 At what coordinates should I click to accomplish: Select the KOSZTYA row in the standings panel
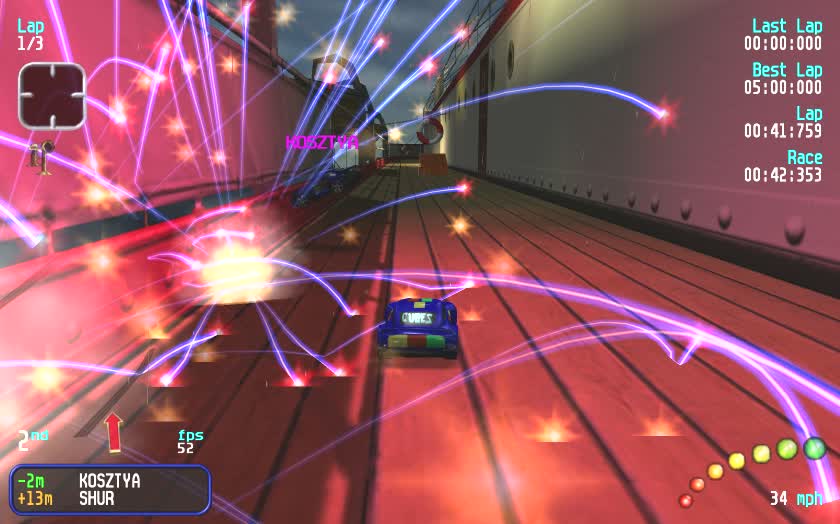coord(108,481)
